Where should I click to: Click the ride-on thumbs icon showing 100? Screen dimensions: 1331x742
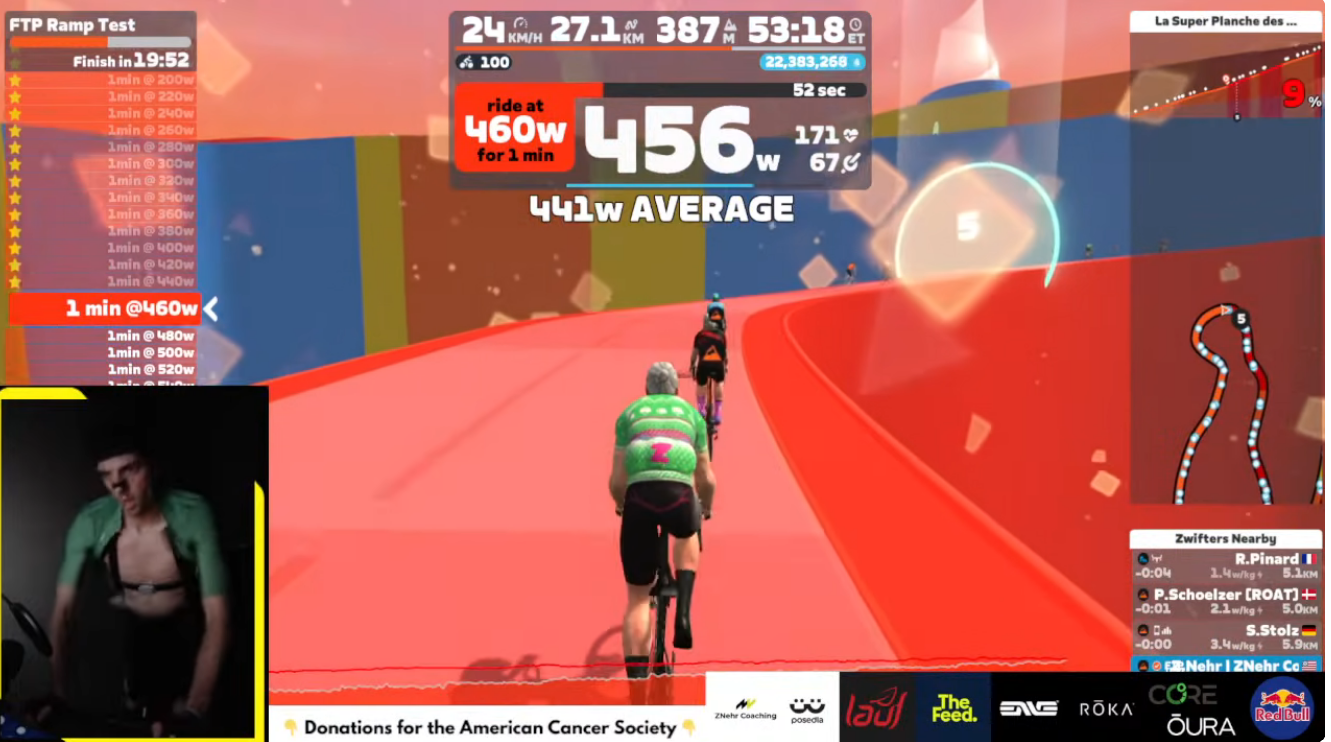[x=485, y=62]
